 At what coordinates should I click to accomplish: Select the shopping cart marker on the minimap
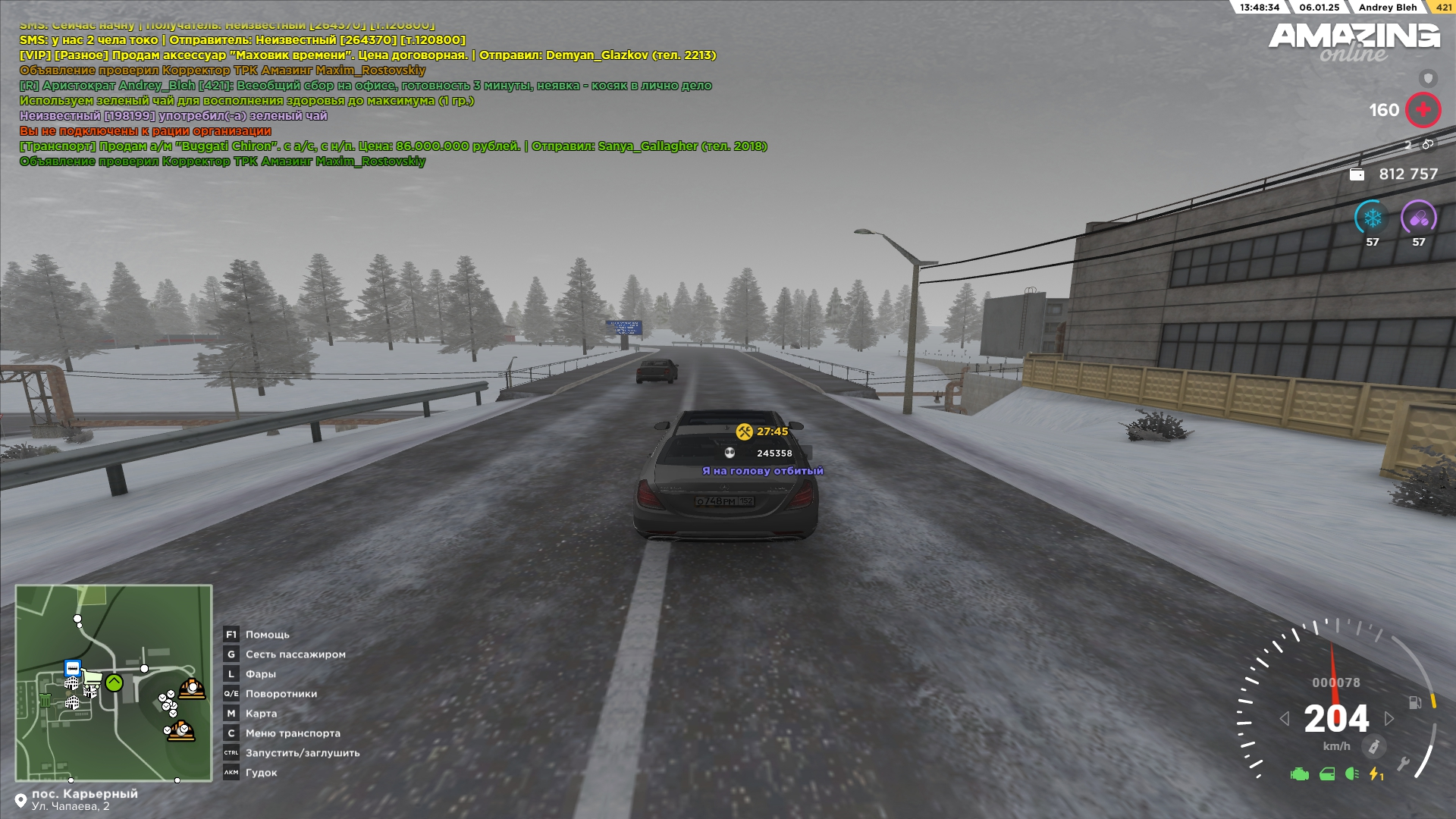tap(93, 676)
